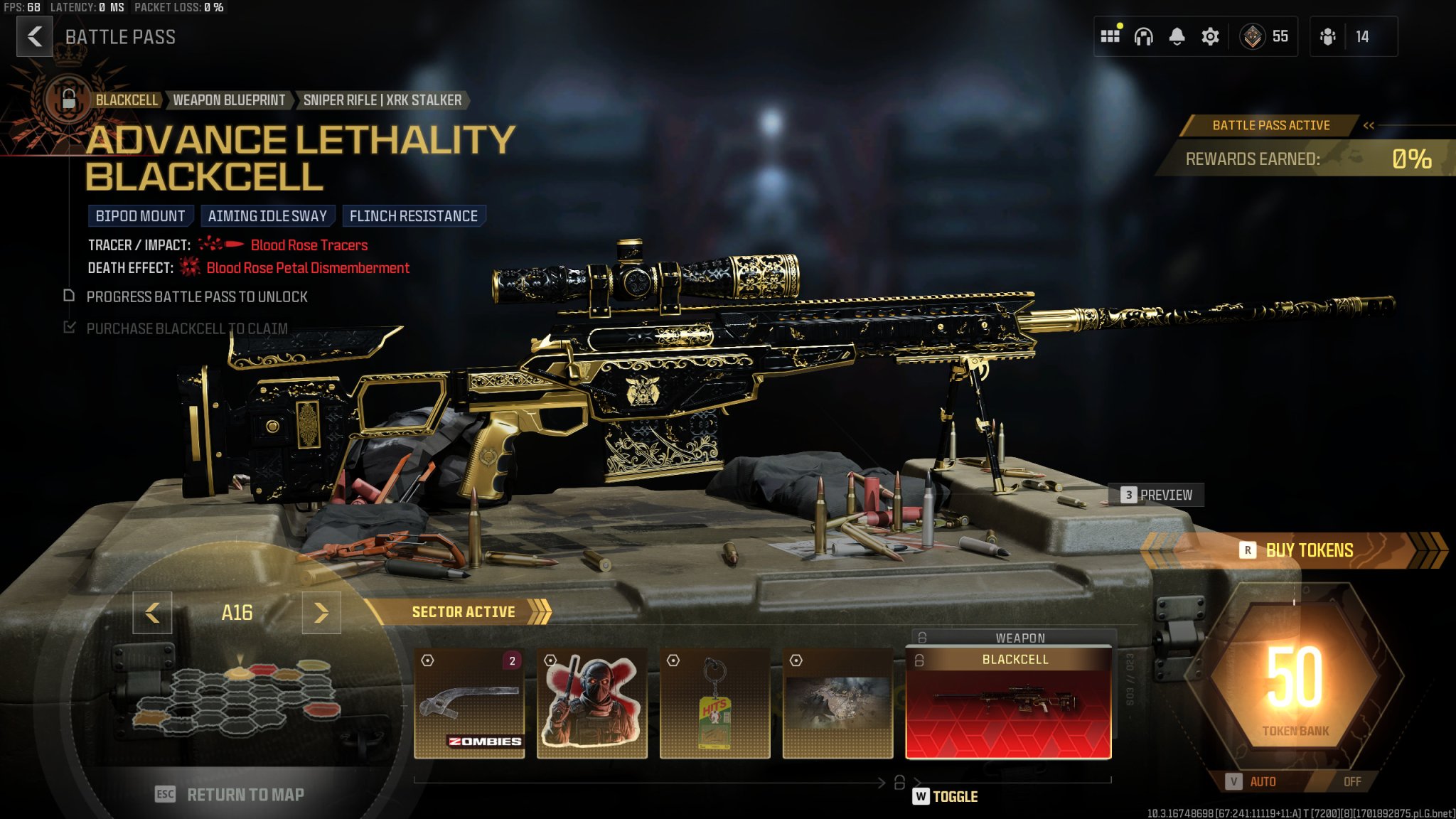This screenshot has width=1456, height=819.
Task: Open the grid menu icon
Action: [x=1110, y=36]
